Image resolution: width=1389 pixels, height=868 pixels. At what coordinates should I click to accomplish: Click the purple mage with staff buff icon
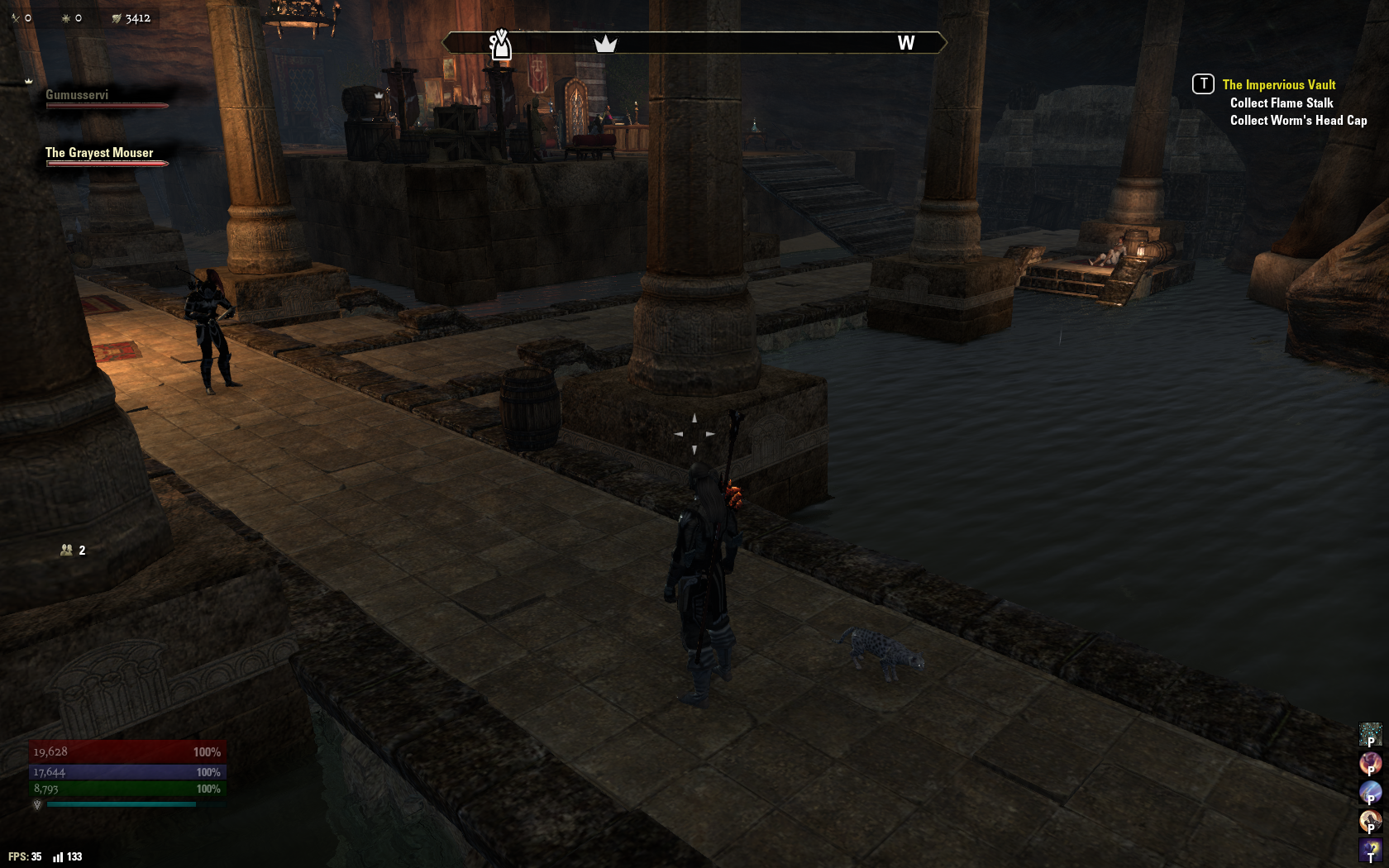1370,850
